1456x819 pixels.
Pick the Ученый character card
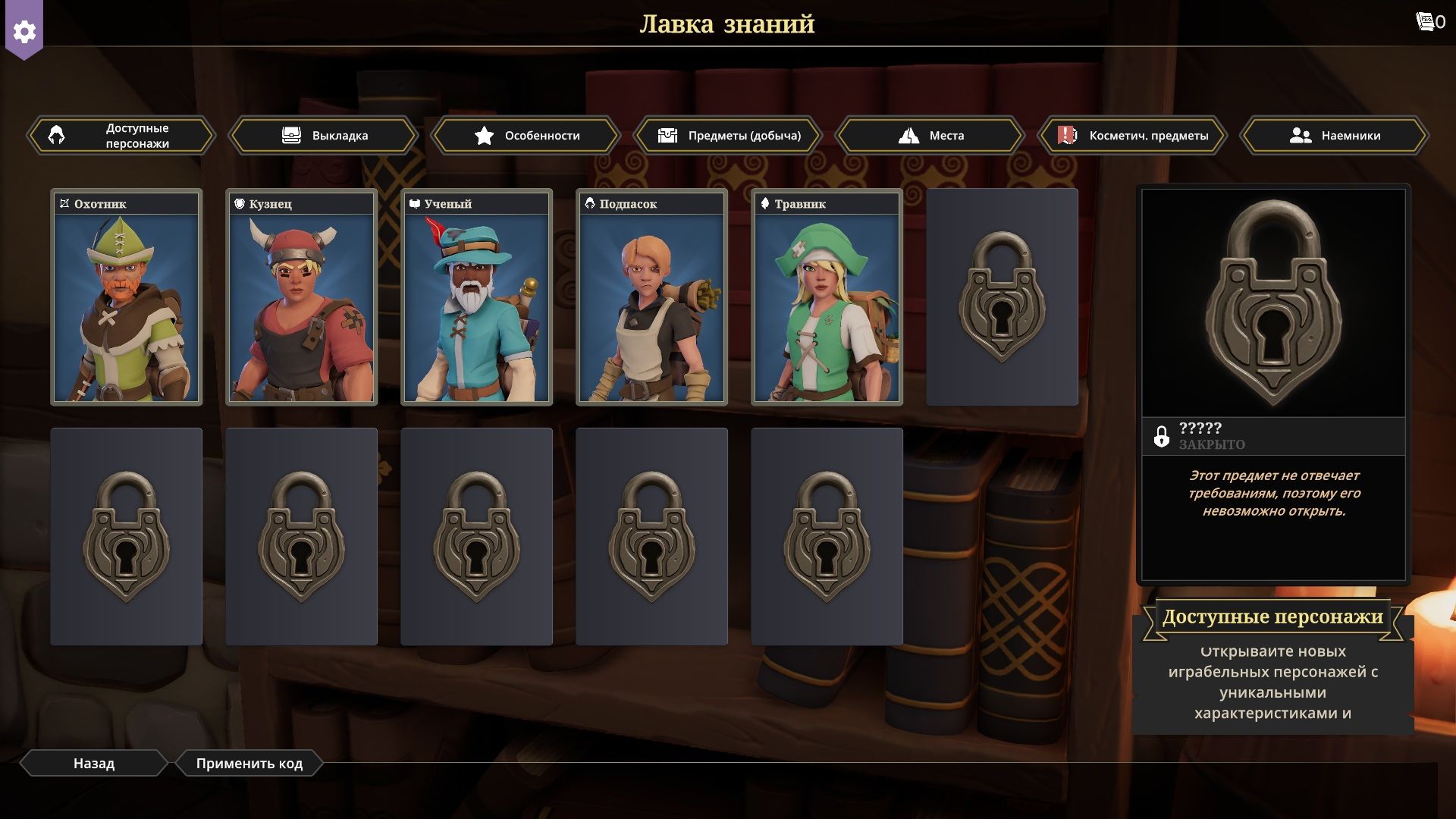[477, 297]
